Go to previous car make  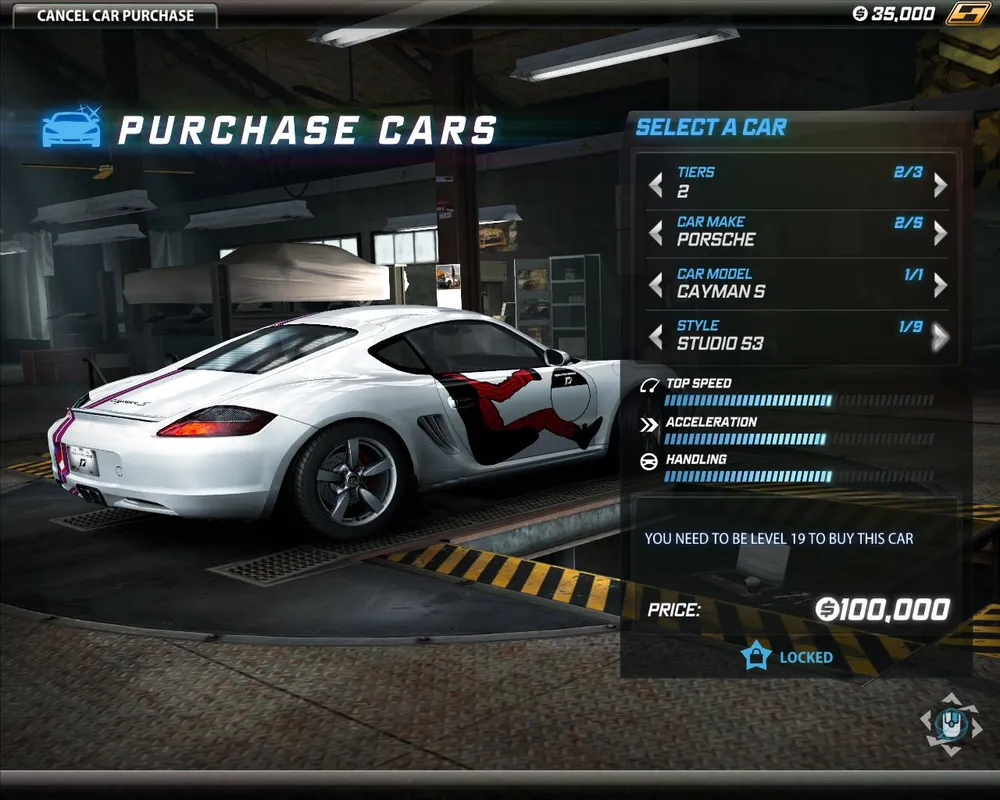(656, 234)
